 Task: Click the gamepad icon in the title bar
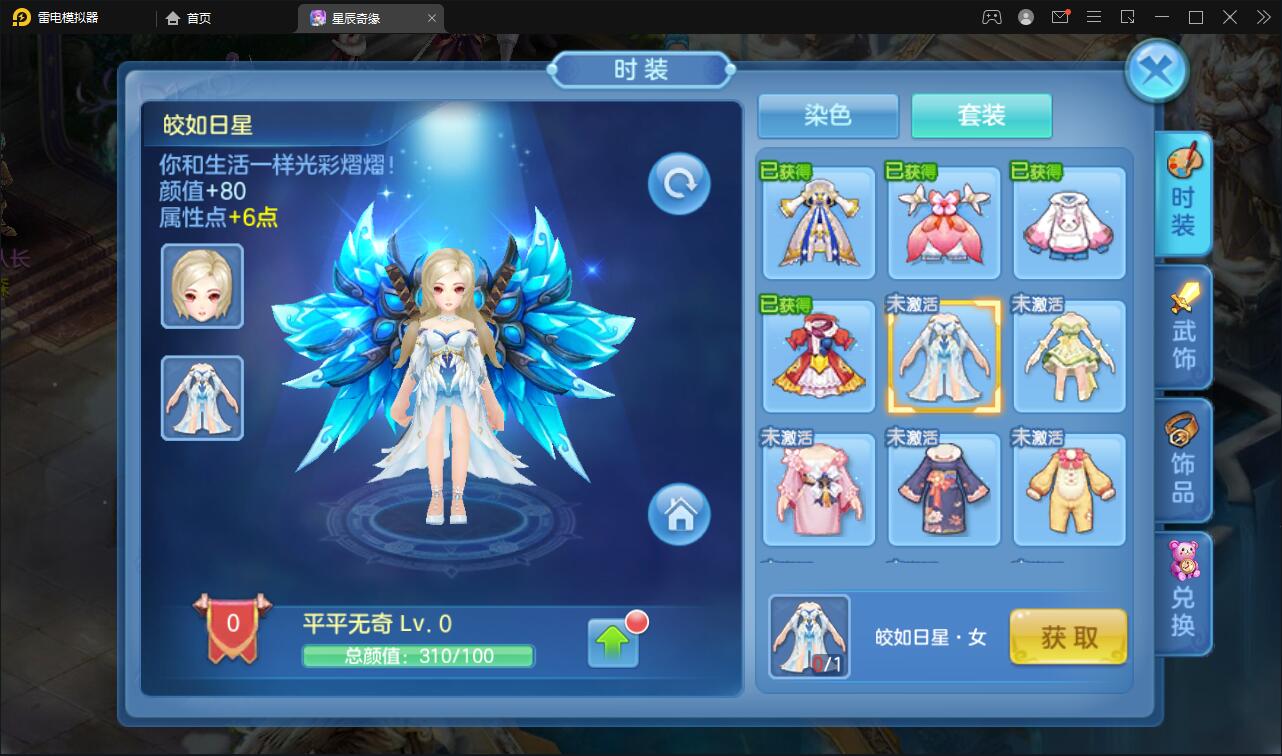click(x=991, y=16)
